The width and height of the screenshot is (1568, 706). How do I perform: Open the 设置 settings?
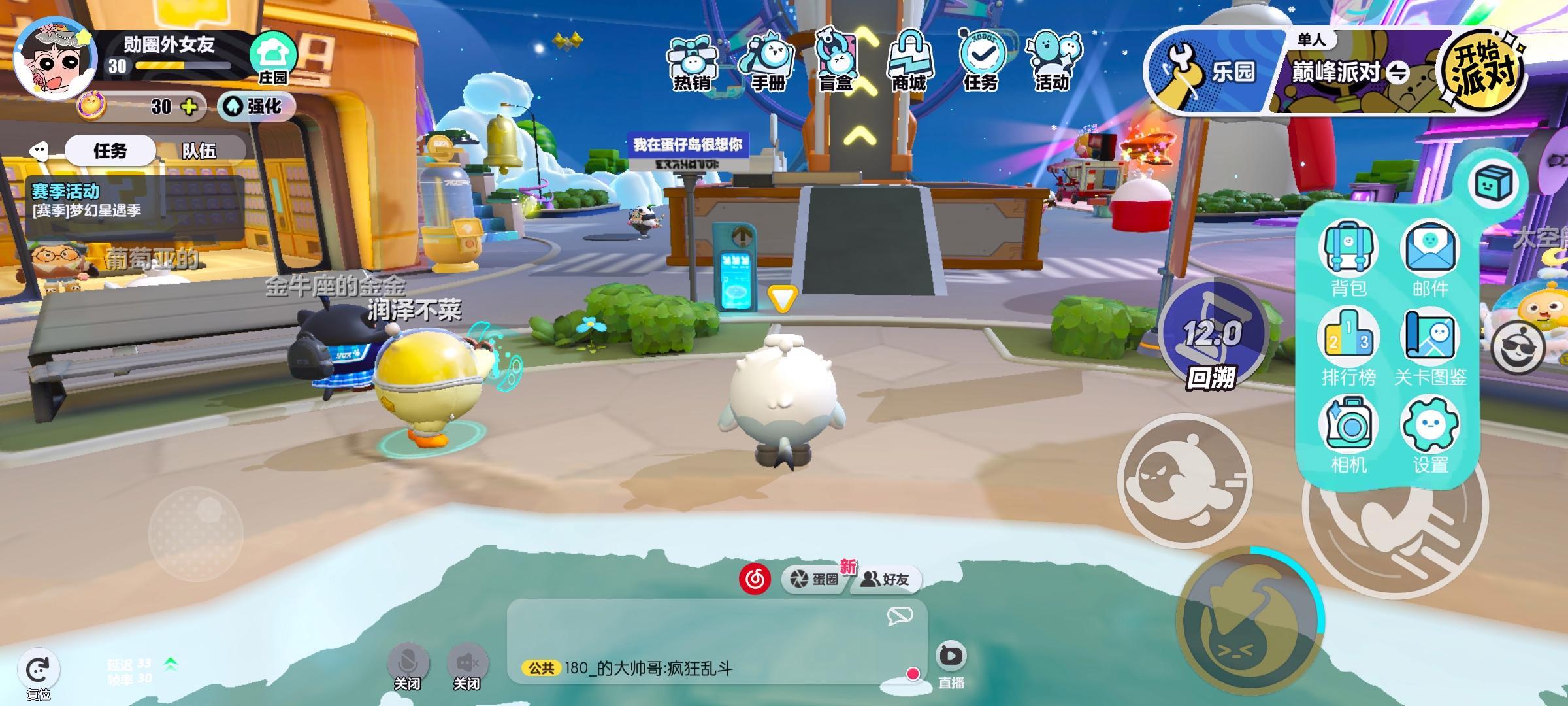point(1429,436)
